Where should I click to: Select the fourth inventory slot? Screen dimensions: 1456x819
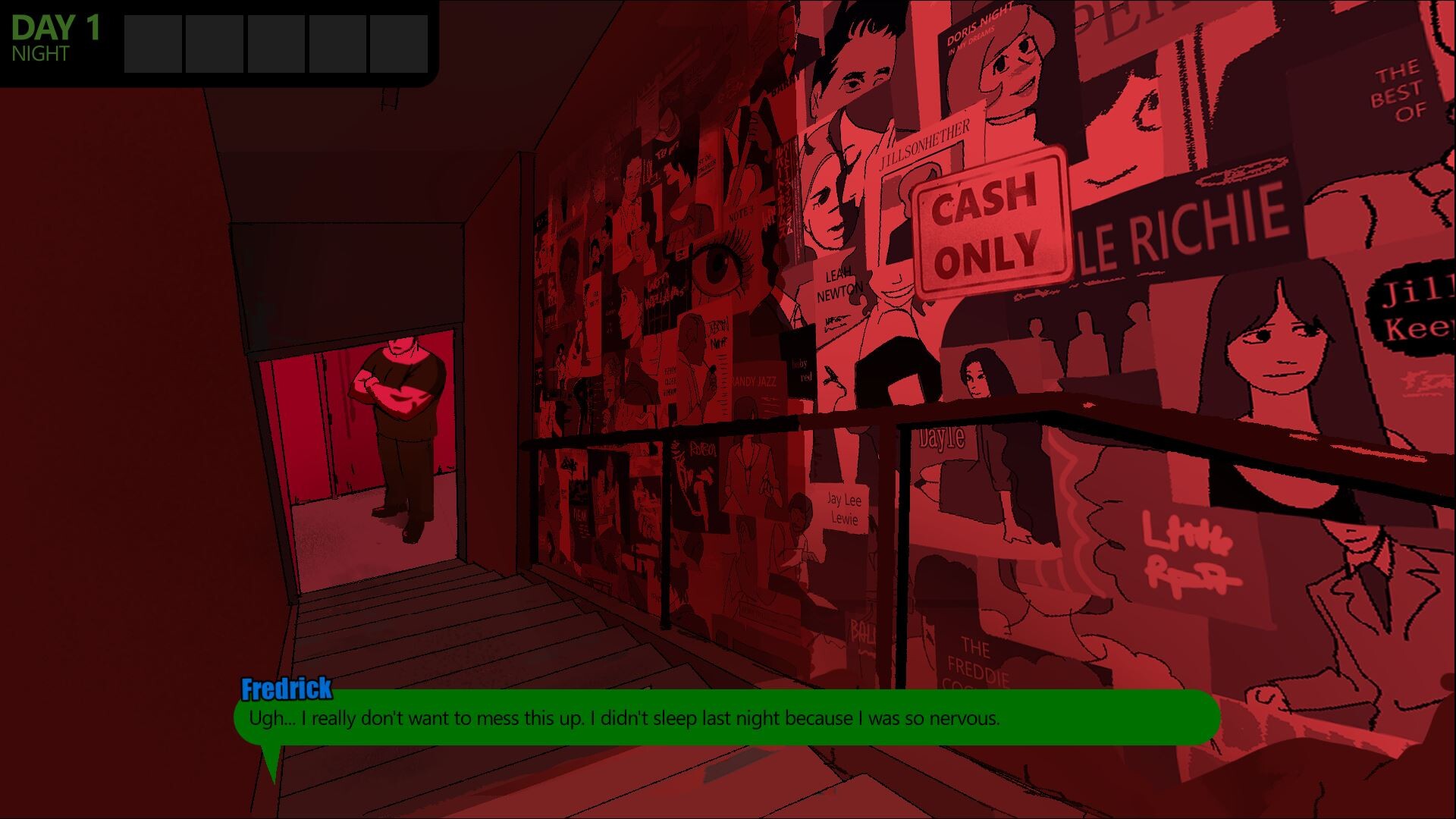pos(336,43)
